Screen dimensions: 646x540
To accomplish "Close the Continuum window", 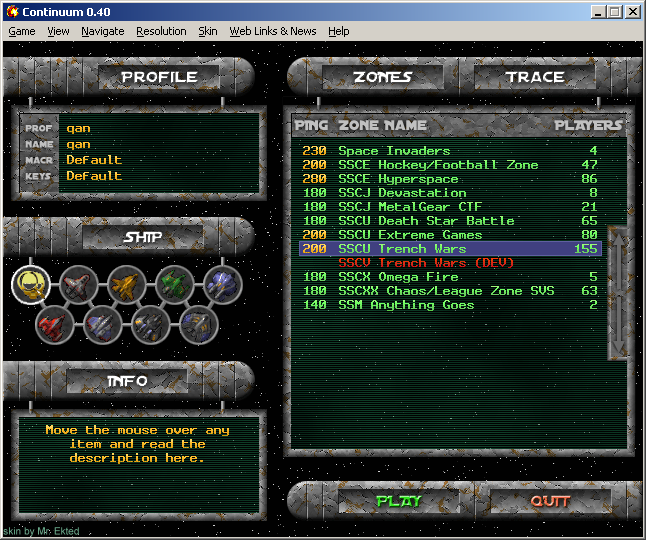I will 633,12.
